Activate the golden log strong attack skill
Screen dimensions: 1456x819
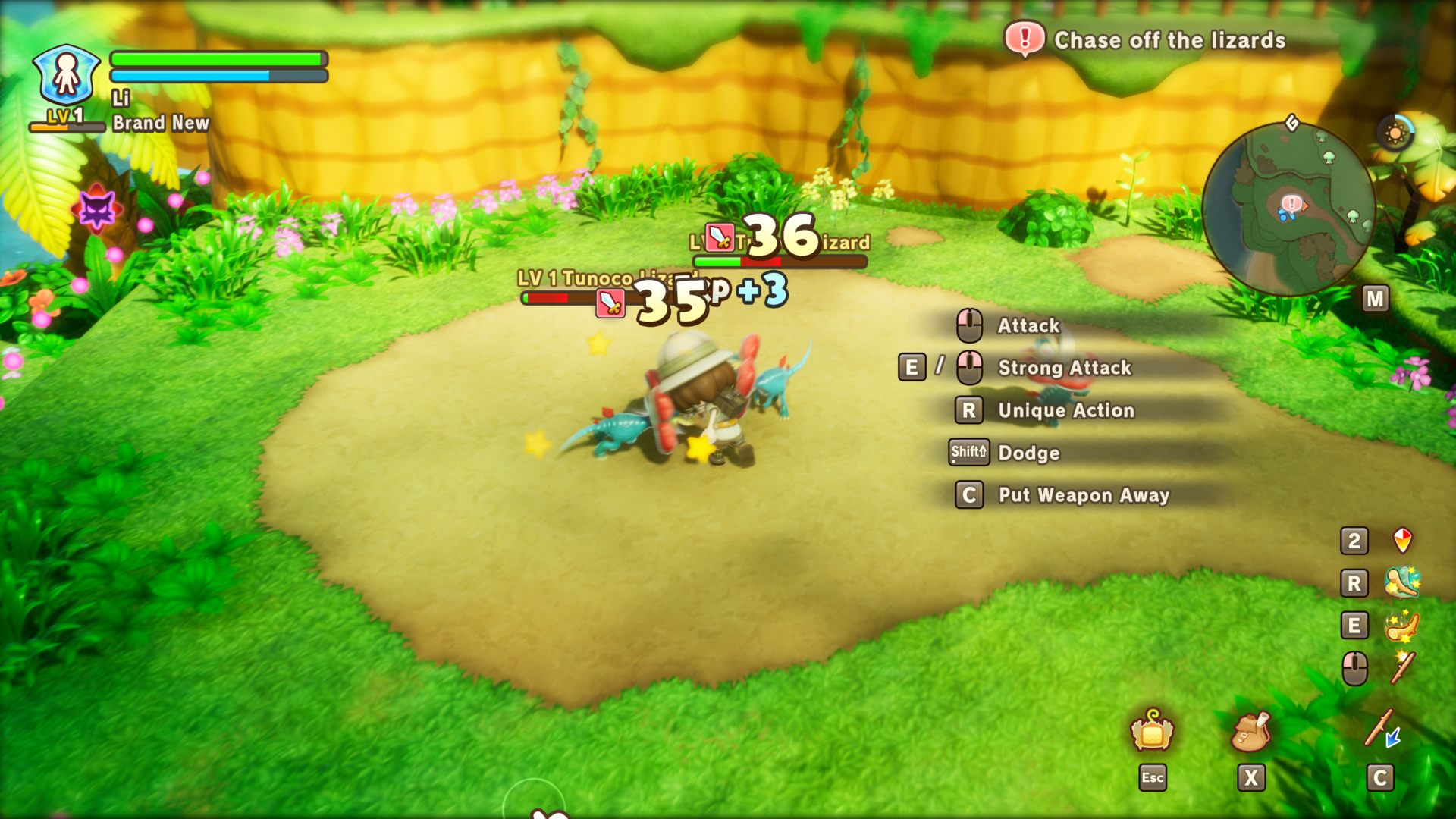[x=1402, y=626]
